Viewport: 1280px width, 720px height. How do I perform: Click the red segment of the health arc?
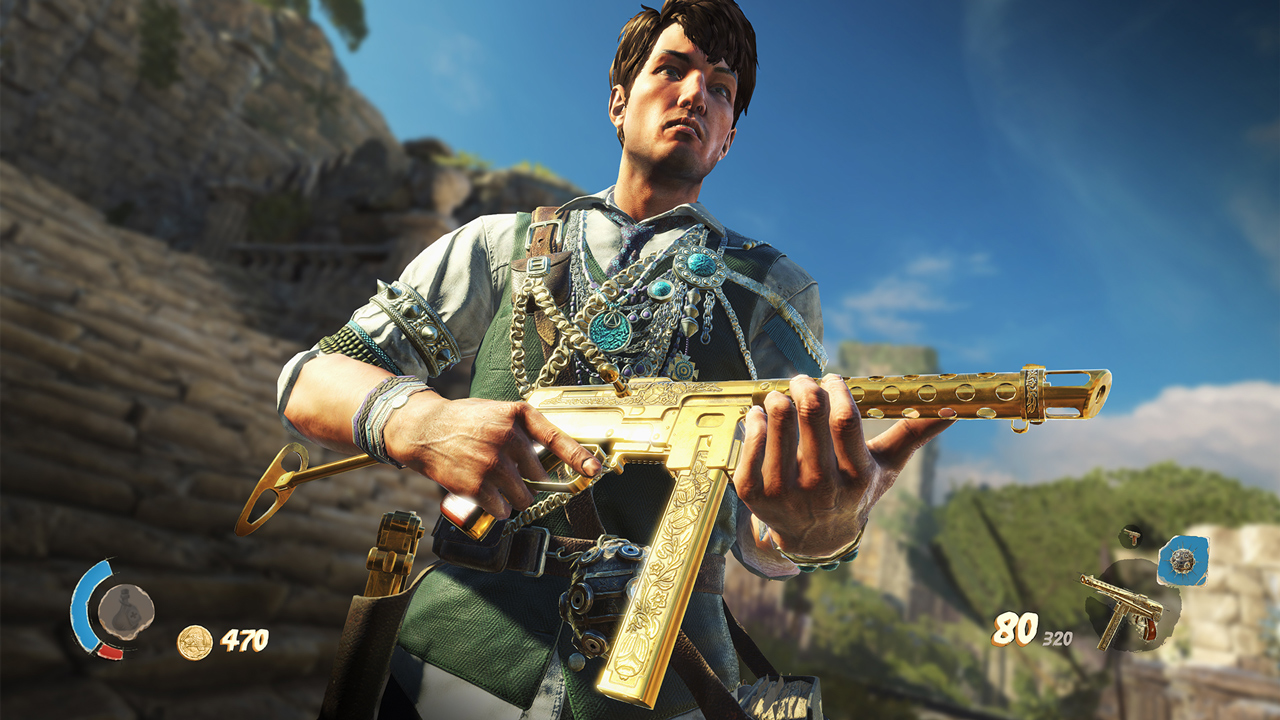point(107,651)
